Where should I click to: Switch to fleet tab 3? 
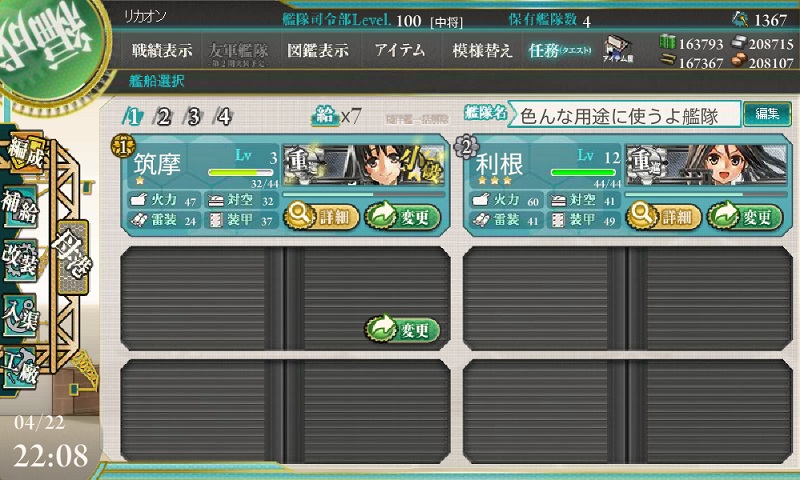point(193,116)
